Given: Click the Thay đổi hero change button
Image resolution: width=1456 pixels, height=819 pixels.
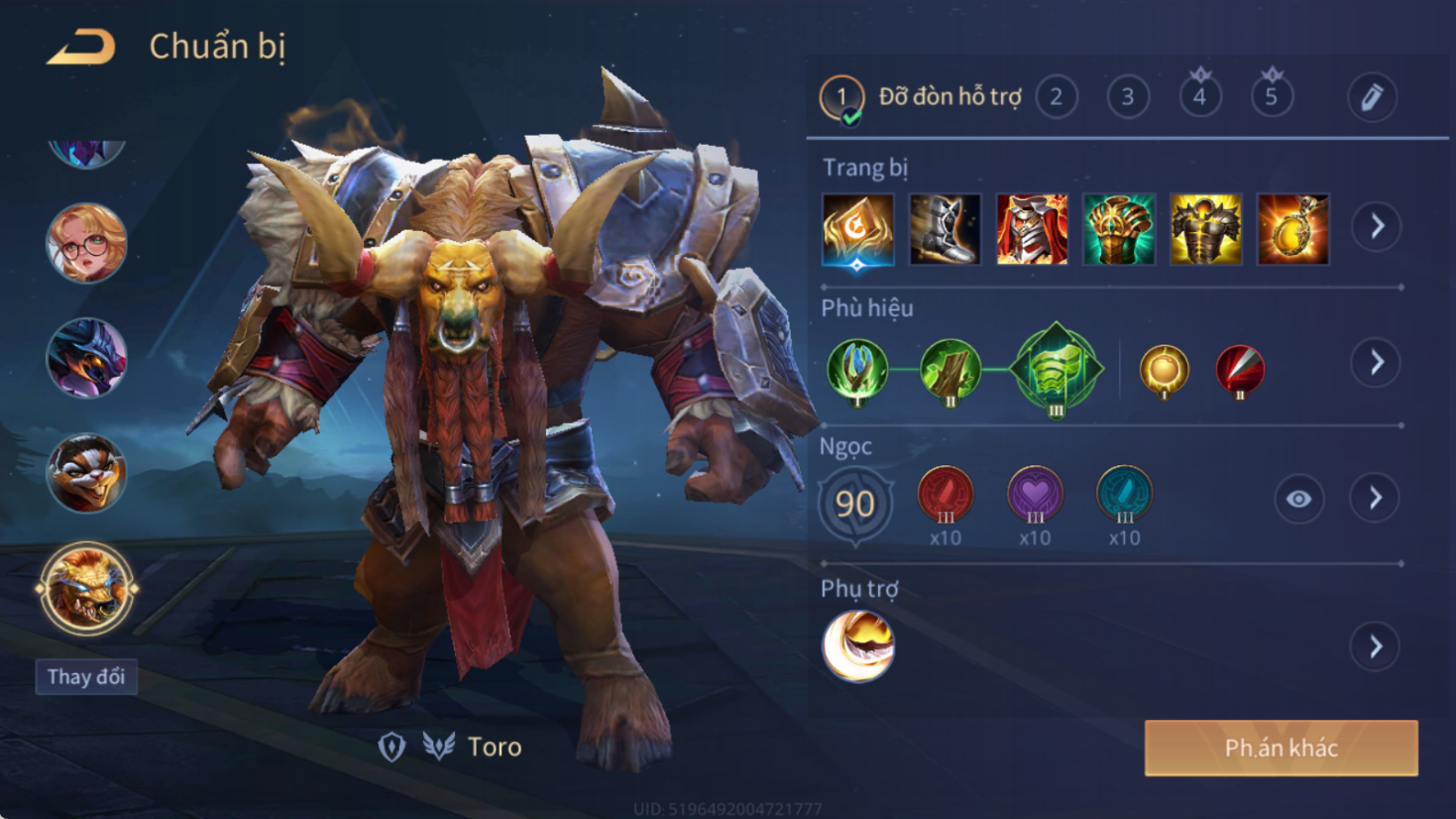Looking at the screenshot, I should click(x=86, y=677).
